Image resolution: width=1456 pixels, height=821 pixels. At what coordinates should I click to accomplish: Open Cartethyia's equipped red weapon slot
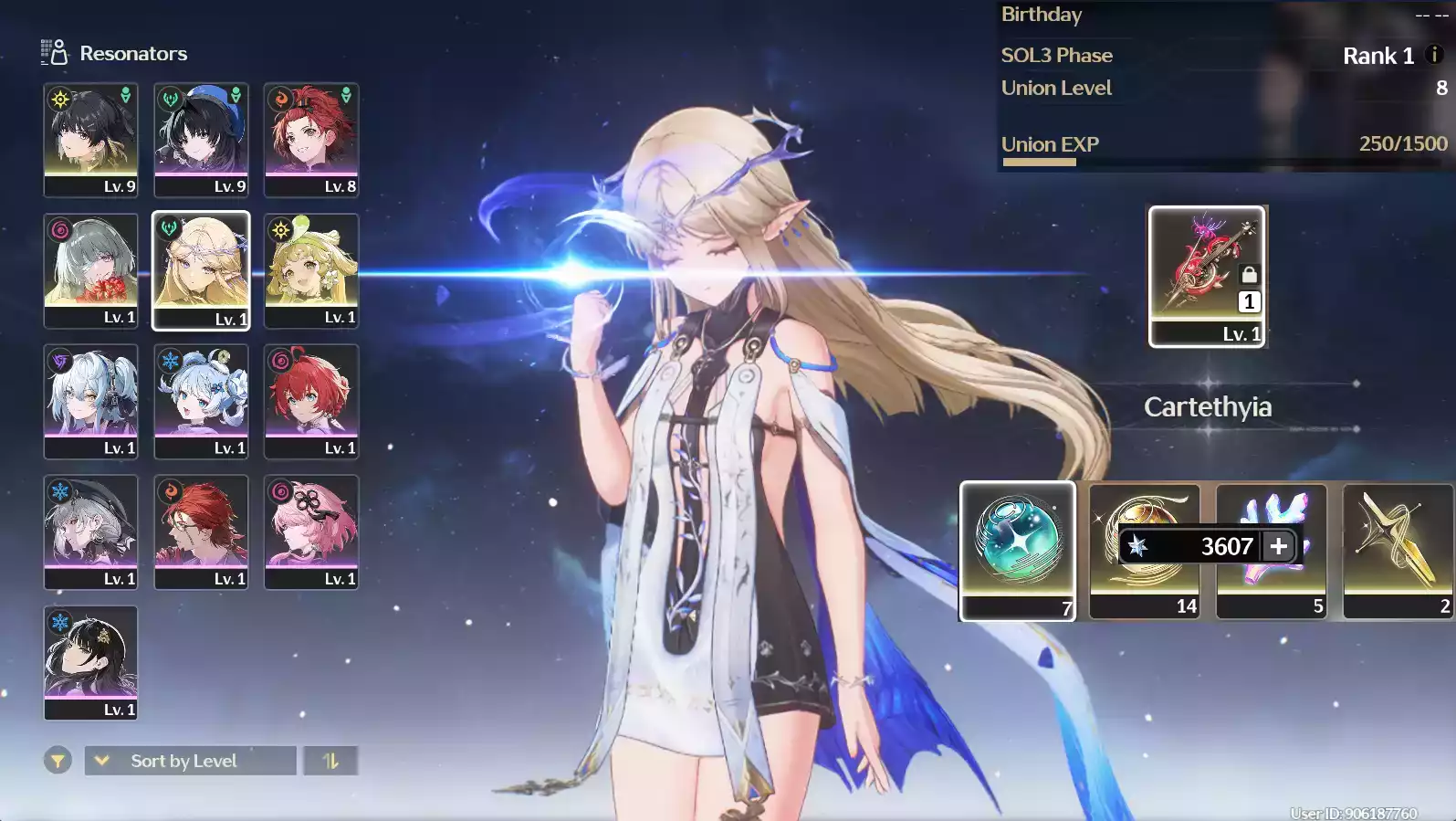click(x=1207, y=276)
